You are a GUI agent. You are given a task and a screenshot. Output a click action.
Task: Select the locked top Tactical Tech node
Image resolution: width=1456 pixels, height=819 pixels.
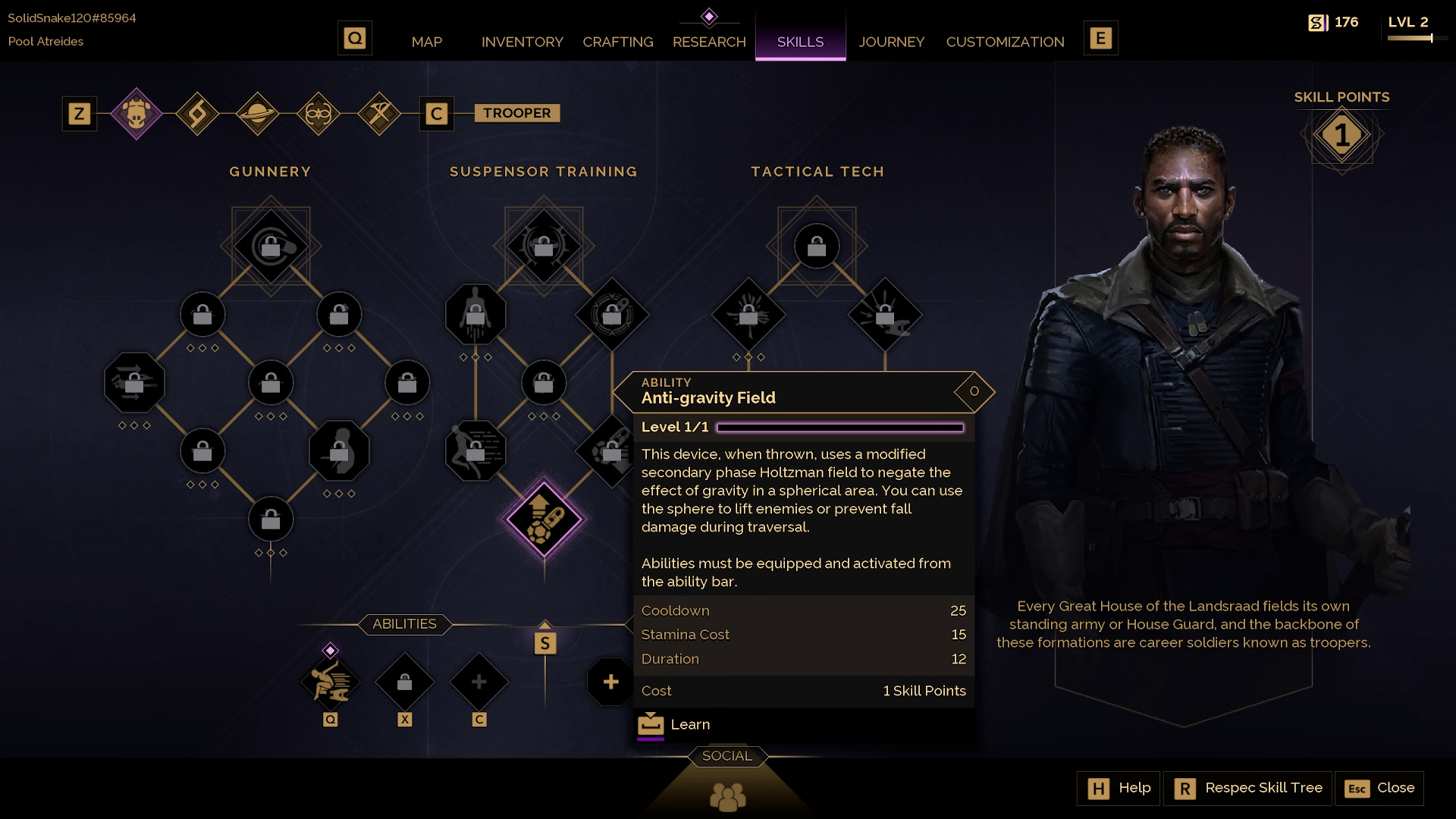pos(817,246)
